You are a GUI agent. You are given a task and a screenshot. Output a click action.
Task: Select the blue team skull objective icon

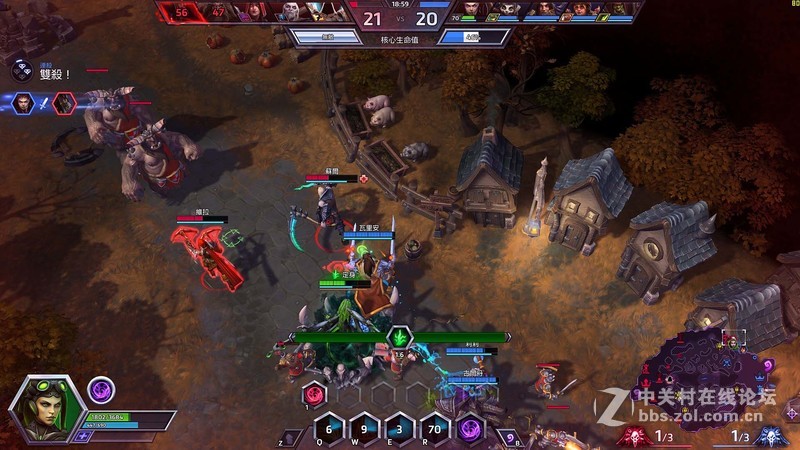pyautogui.click(x=771, y=436)
